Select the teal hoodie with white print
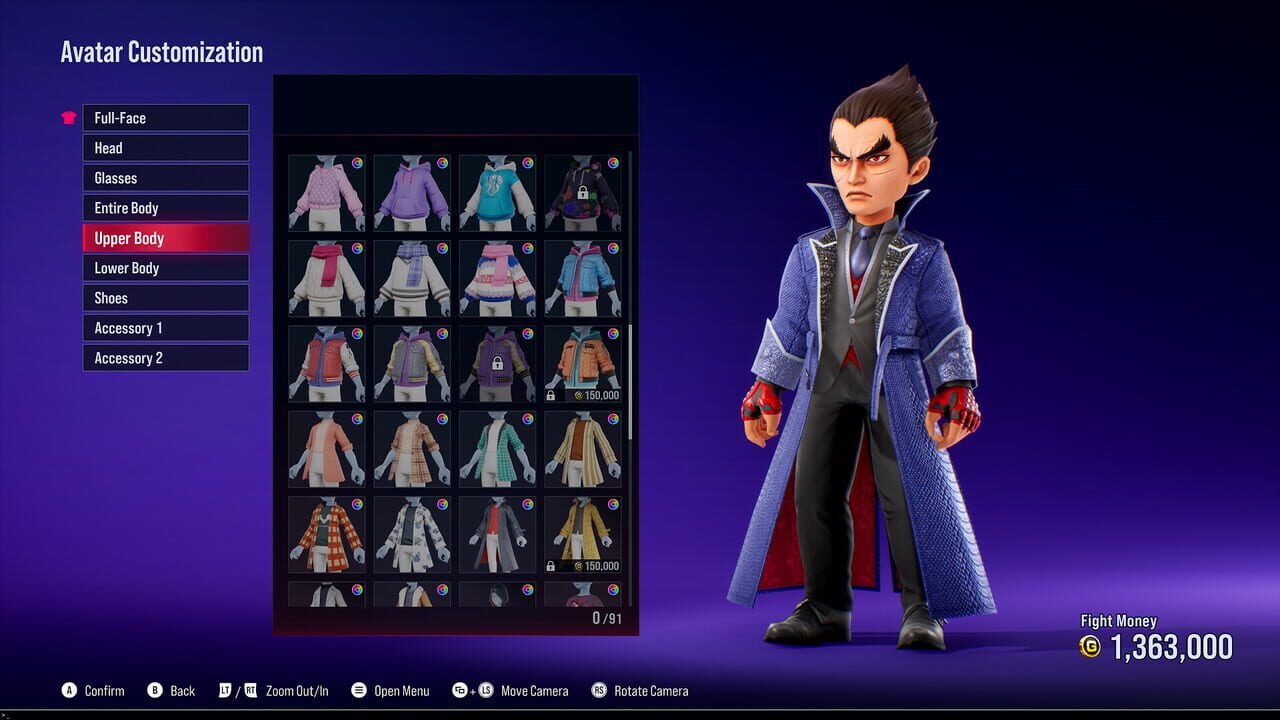The width and height of the screenshot is (1280, 720). pos(497,192)
